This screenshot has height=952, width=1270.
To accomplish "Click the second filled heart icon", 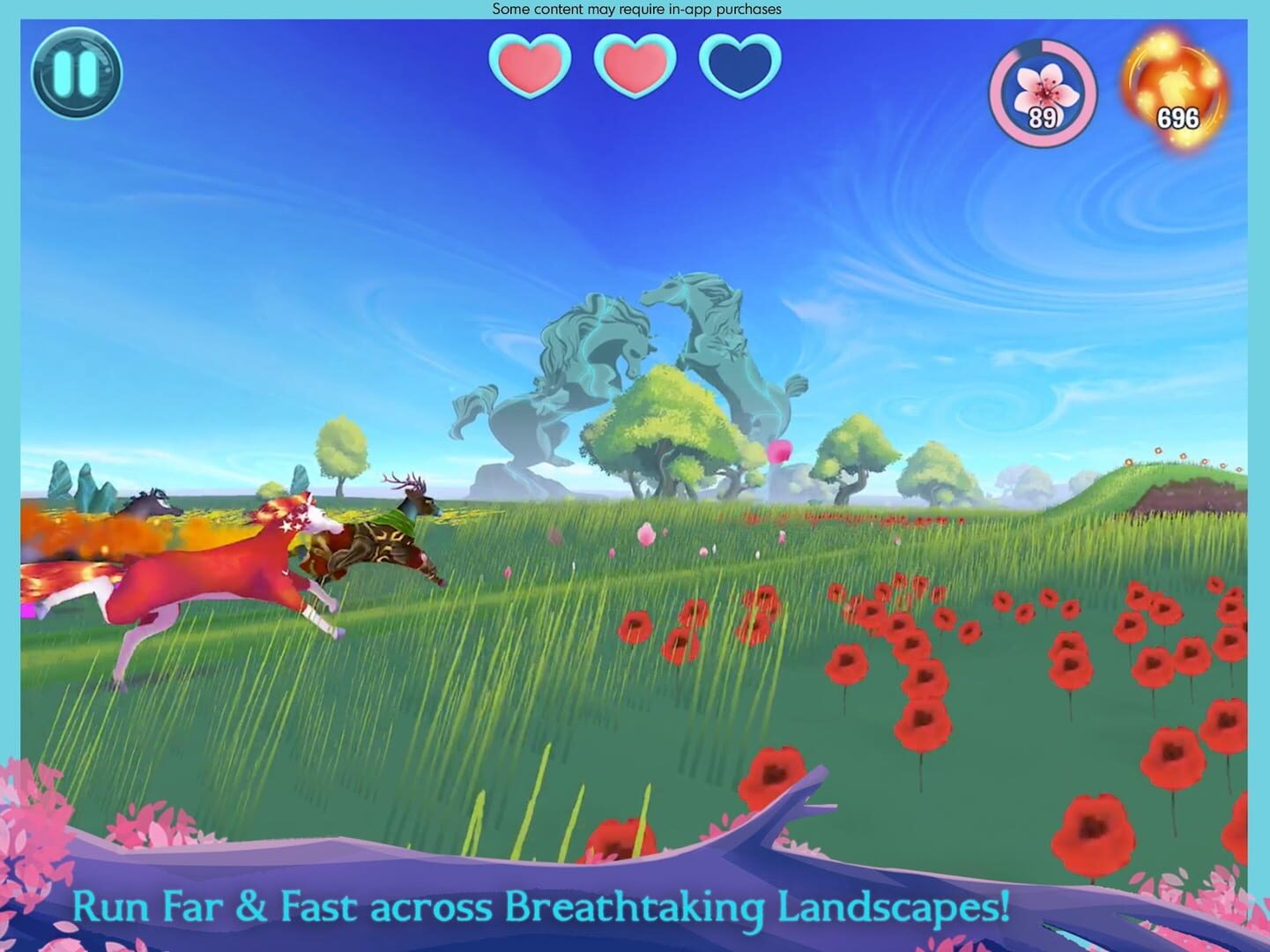I will [635, 66].
